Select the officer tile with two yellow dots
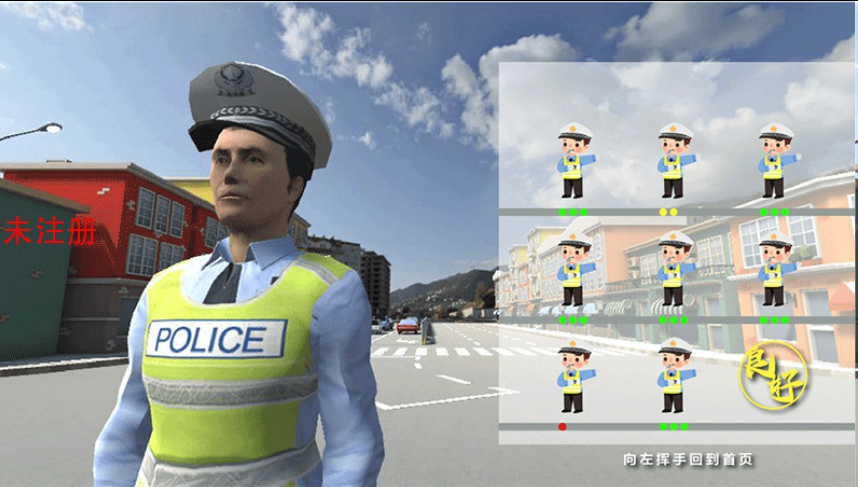Screen dimensions: 858x487 pyautogui.click(x=672, y=162)
